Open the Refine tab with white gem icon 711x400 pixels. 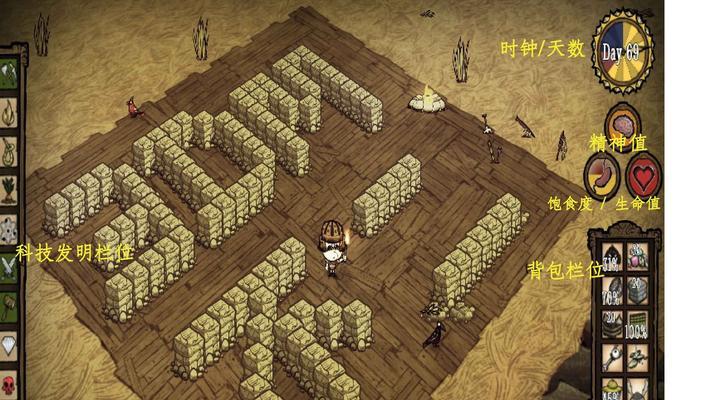[8, 343]
